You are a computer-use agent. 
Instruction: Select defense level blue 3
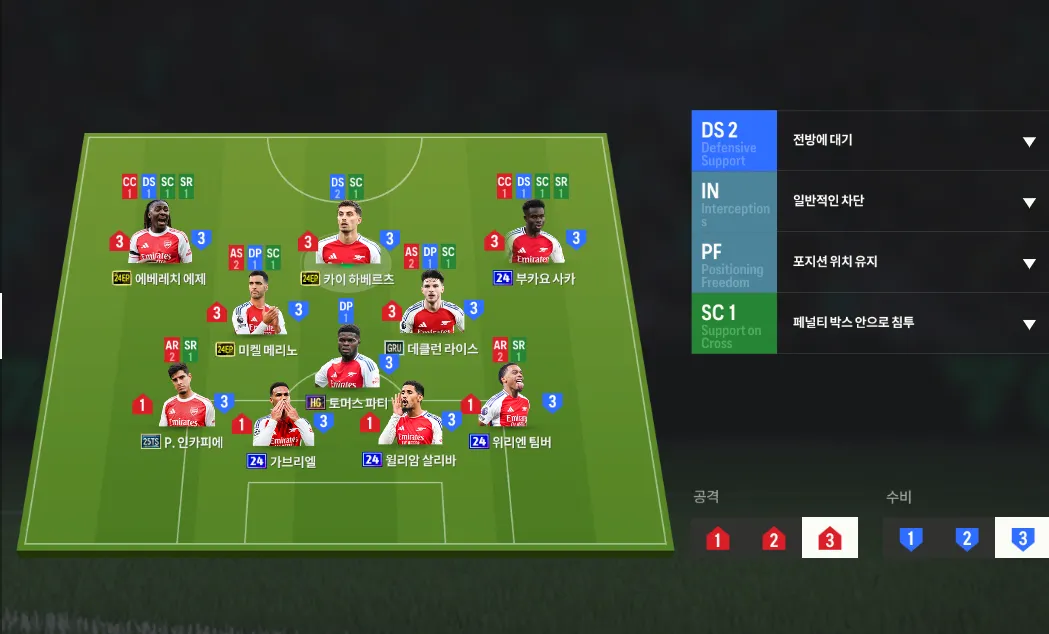click(x=1021, y=539)
